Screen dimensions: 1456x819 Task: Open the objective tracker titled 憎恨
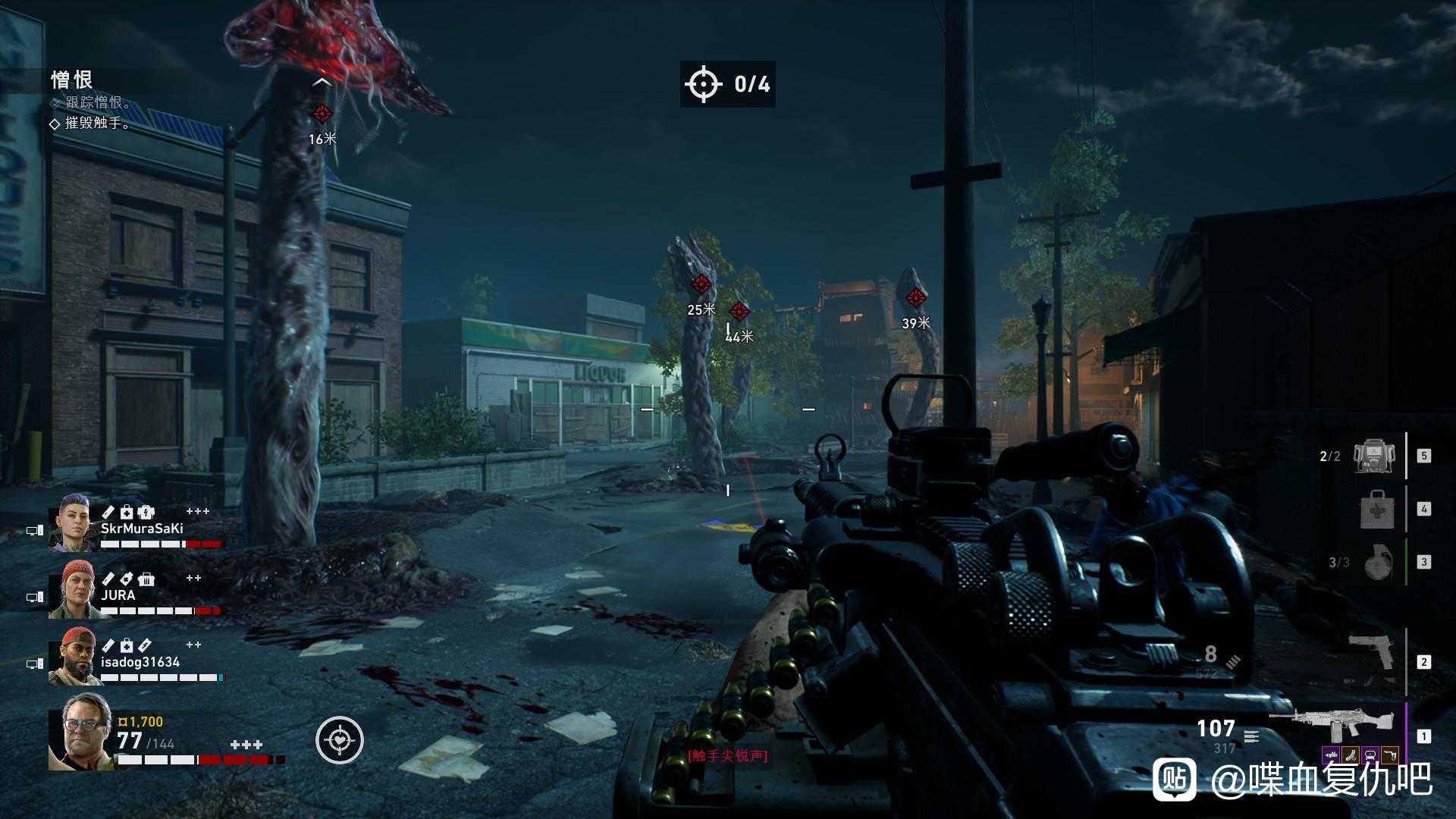[72, 80]
